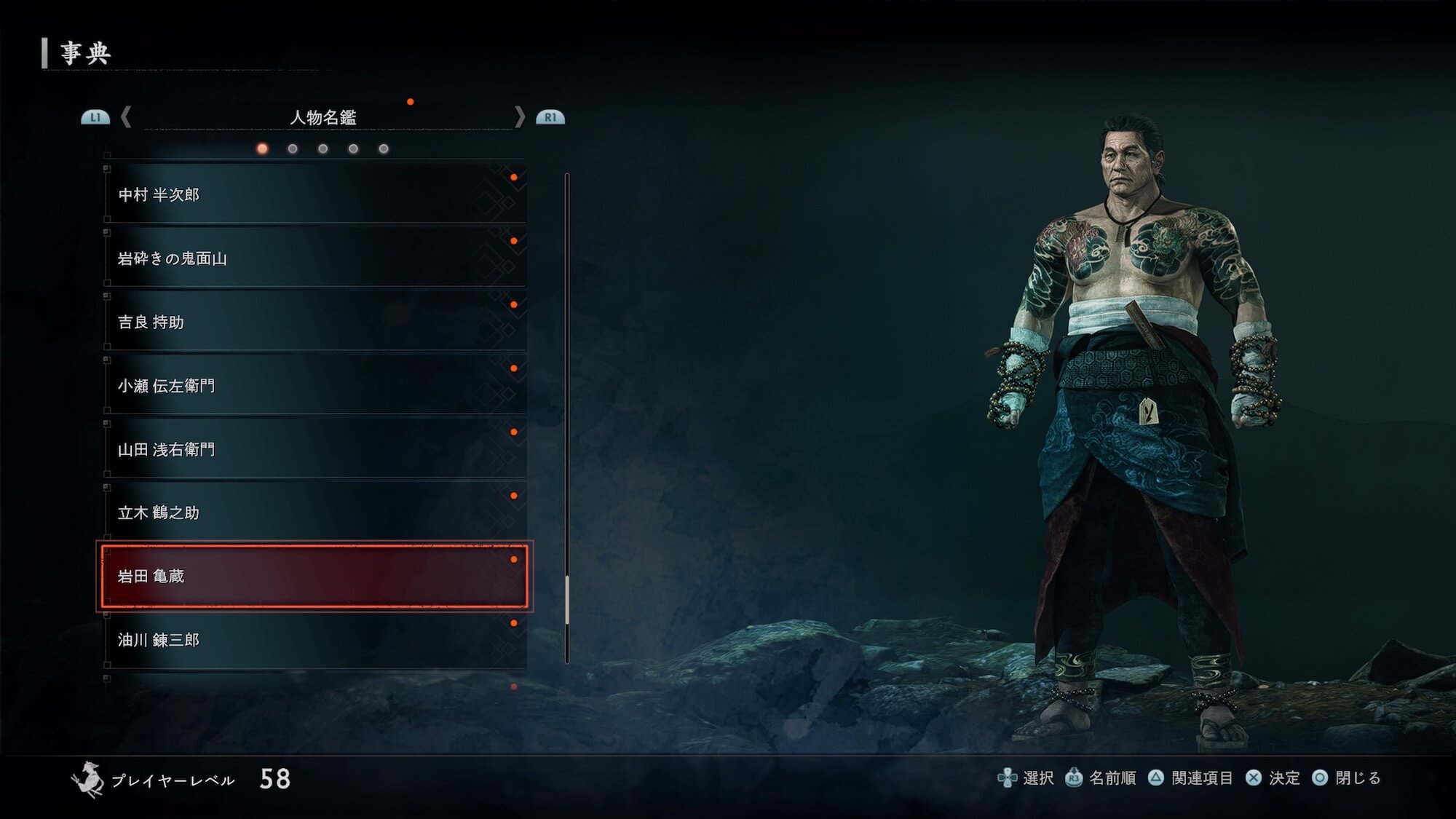Switch to the second category page dot

[x=293, y=149]
